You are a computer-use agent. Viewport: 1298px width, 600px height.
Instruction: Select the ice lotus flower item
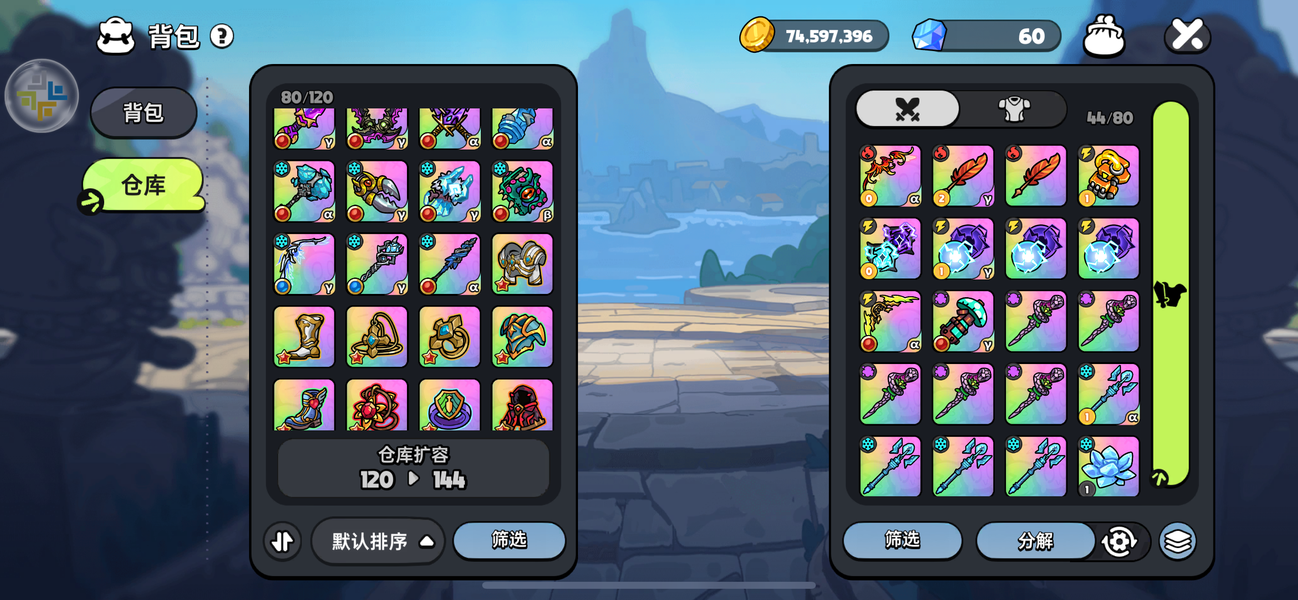coord(1108,466)
